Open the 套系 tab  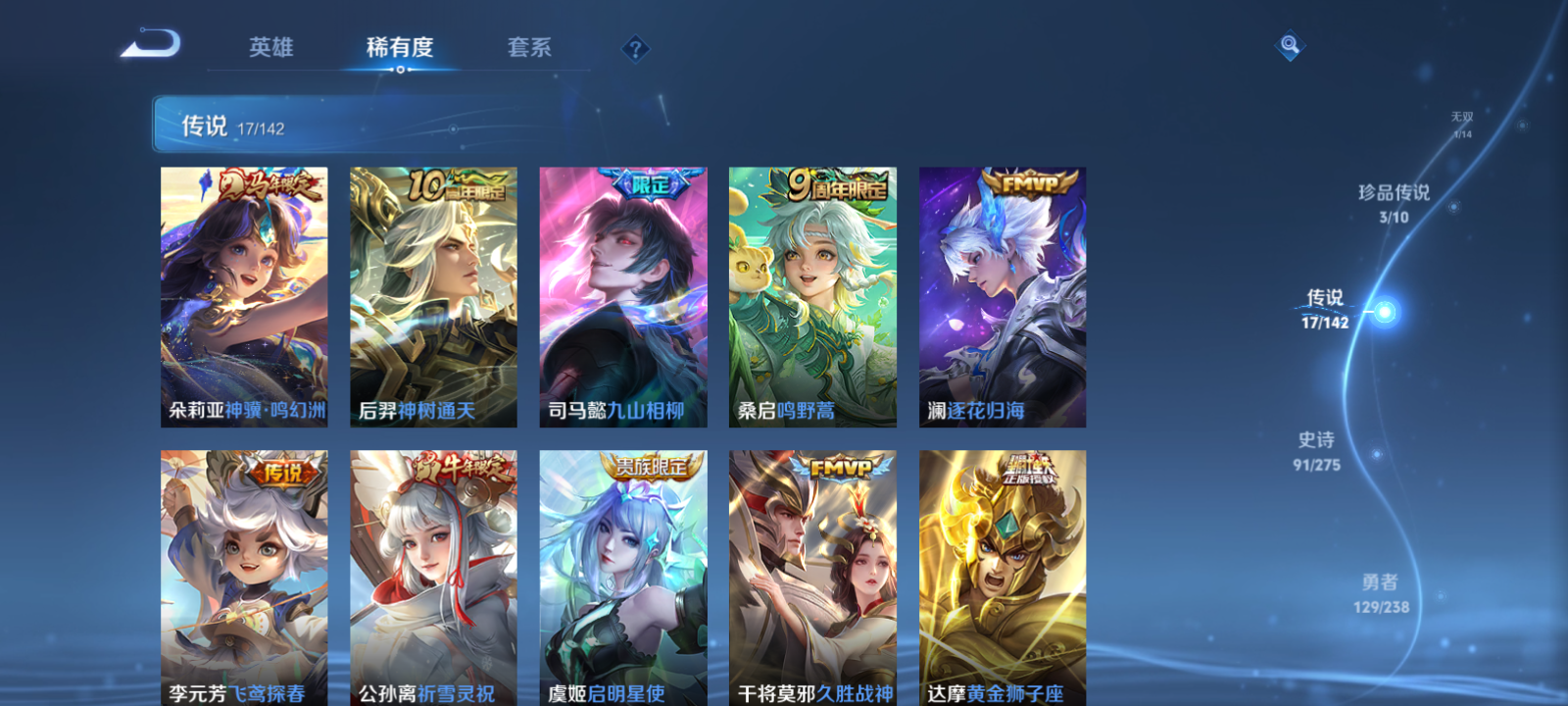[x=529, y=48]
